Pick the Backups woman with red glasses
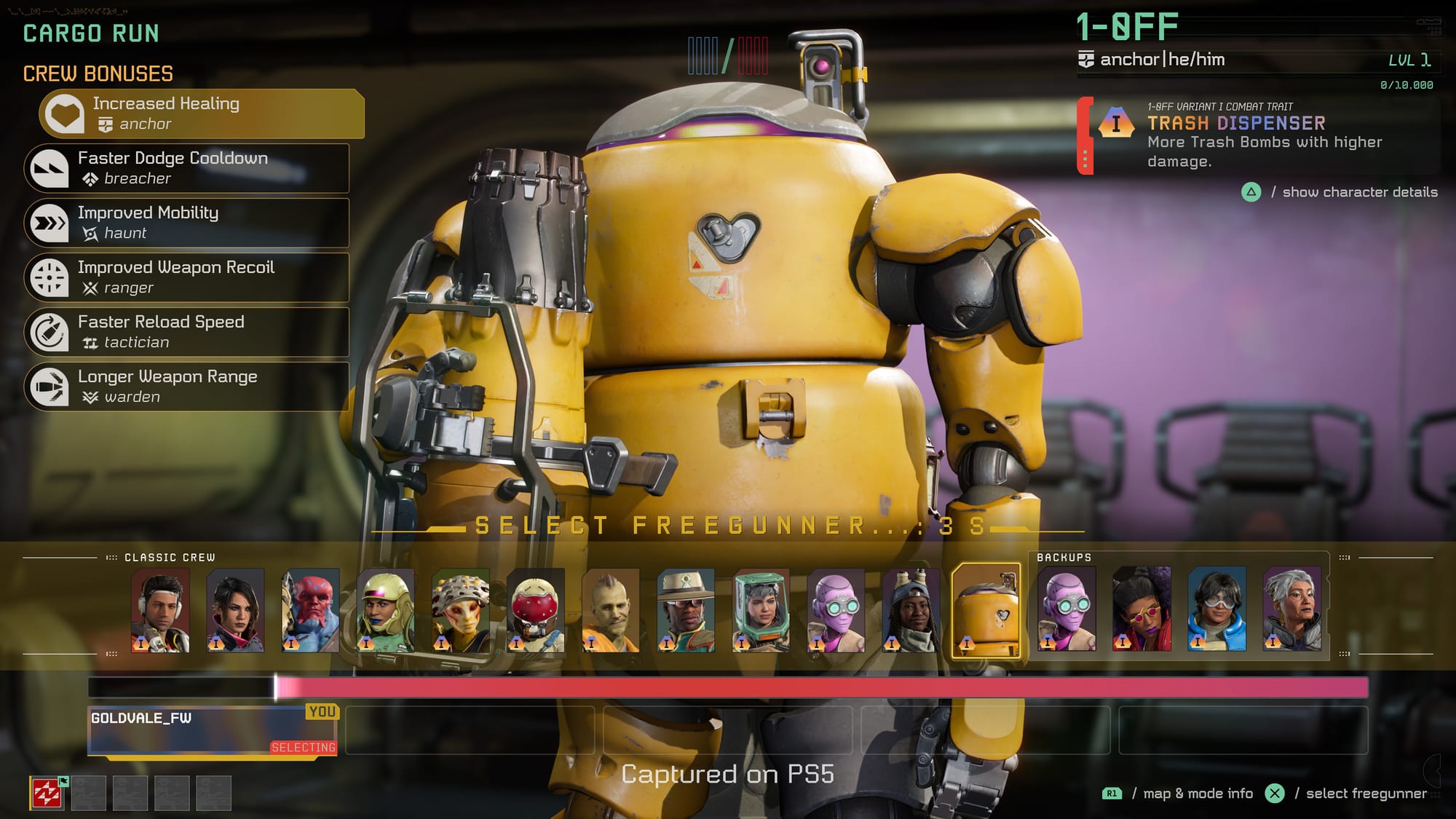The width and height of the screenshot is (1456, 819). click(x=1142, y=610)
